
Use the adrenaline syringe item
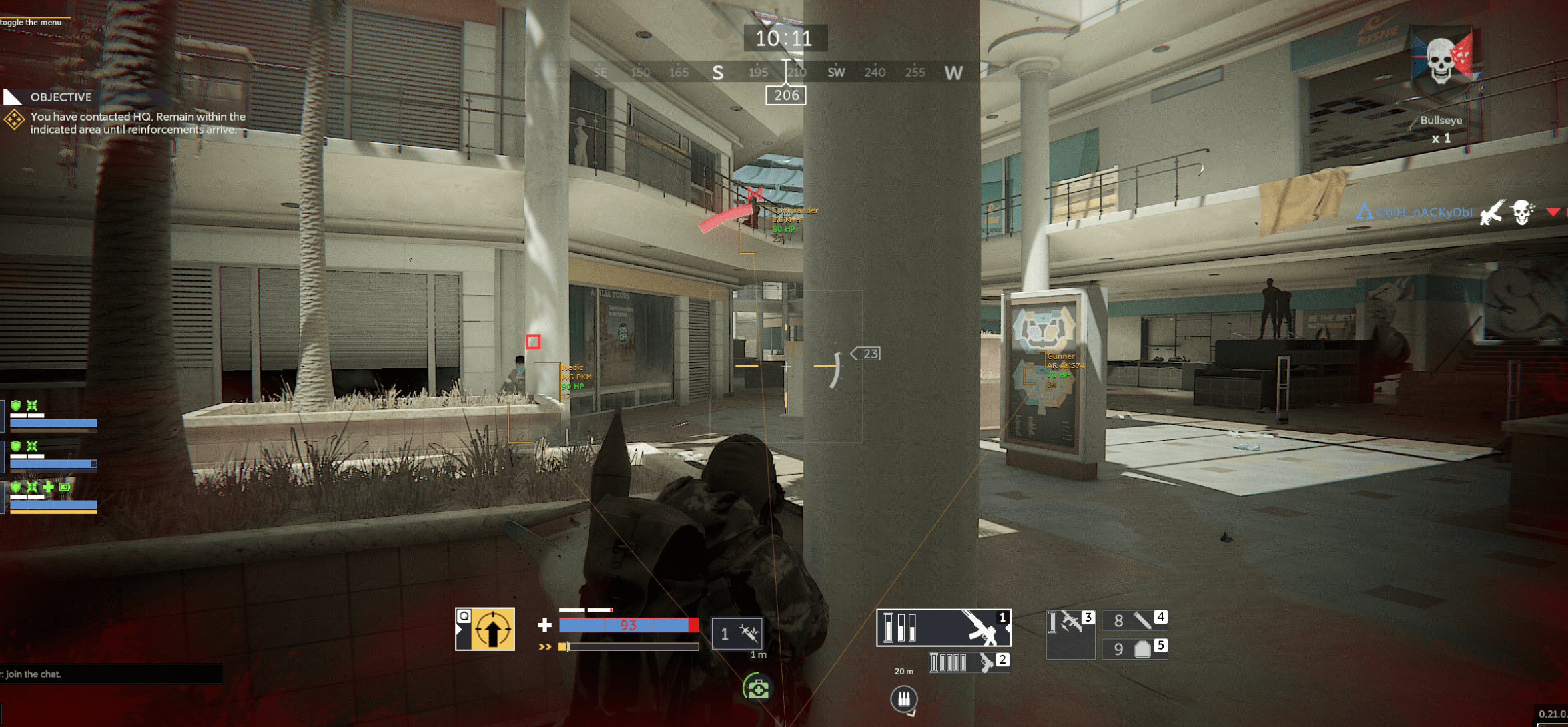click(x=737, y=633)
